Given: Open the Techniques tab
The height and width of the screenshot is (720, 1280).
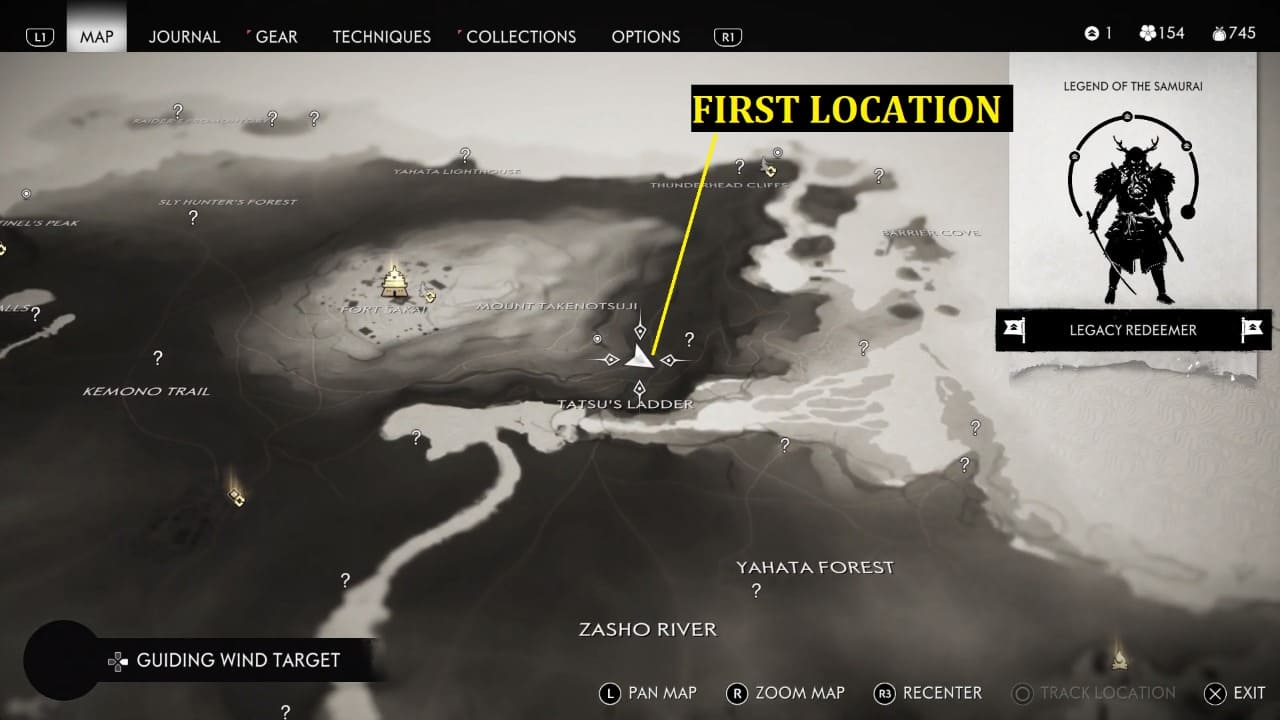Looking at the screenshot, I should [x=381, y=36].
